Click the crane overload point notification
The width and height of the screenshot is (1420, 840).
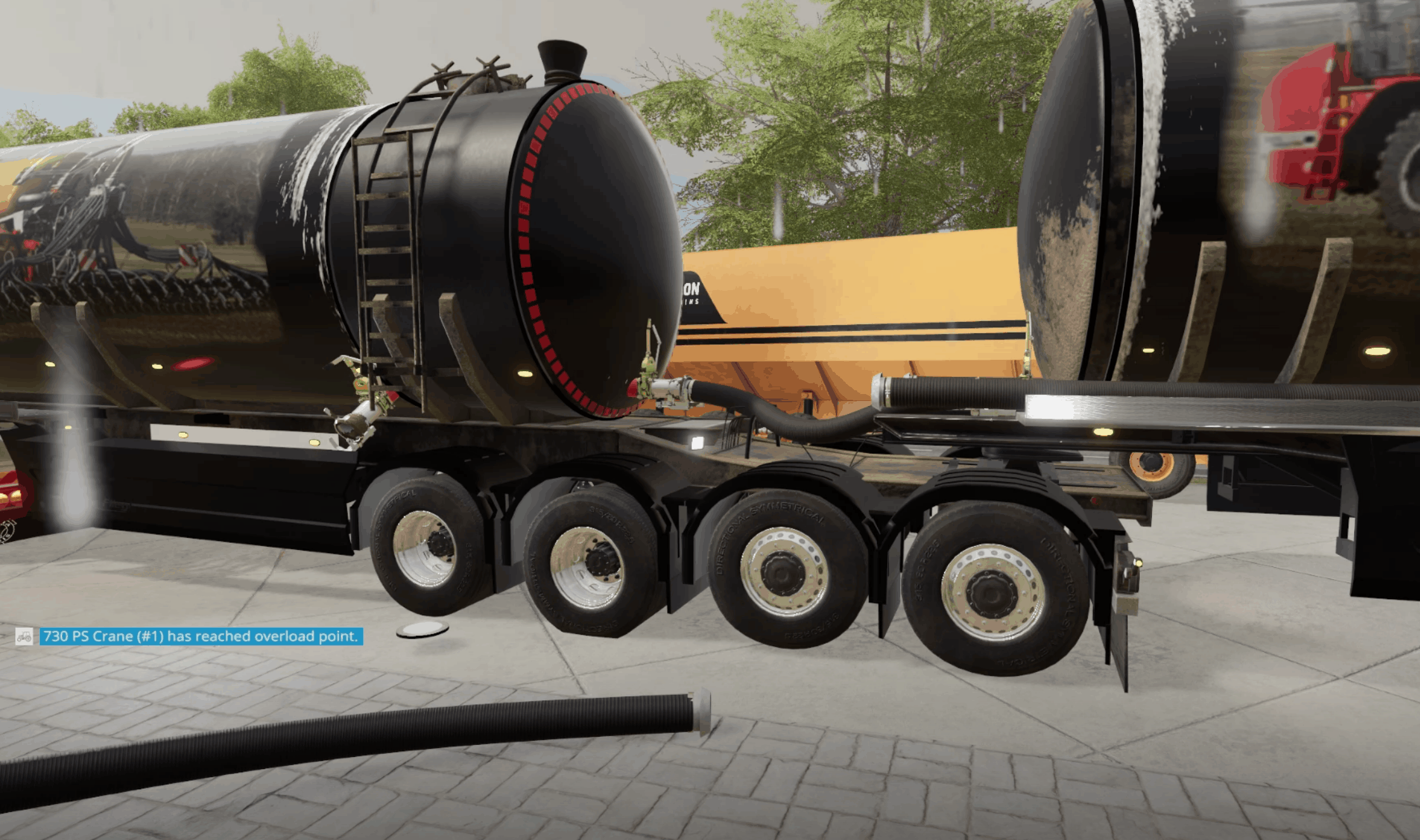click(x=201, y=636)
